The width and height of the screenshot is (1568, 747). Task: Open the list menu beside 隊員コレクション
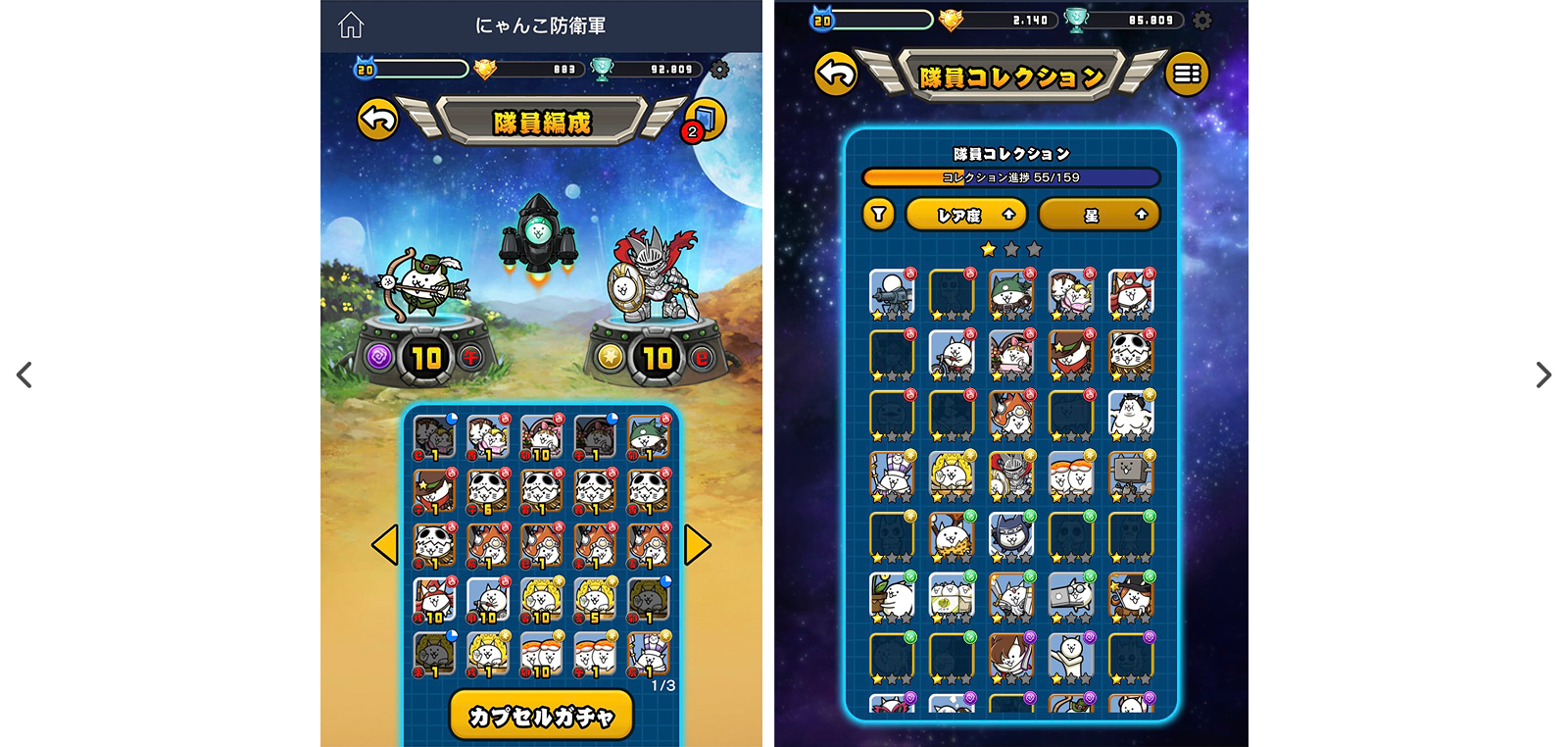pyautogui.click(x=1187, y=74)
